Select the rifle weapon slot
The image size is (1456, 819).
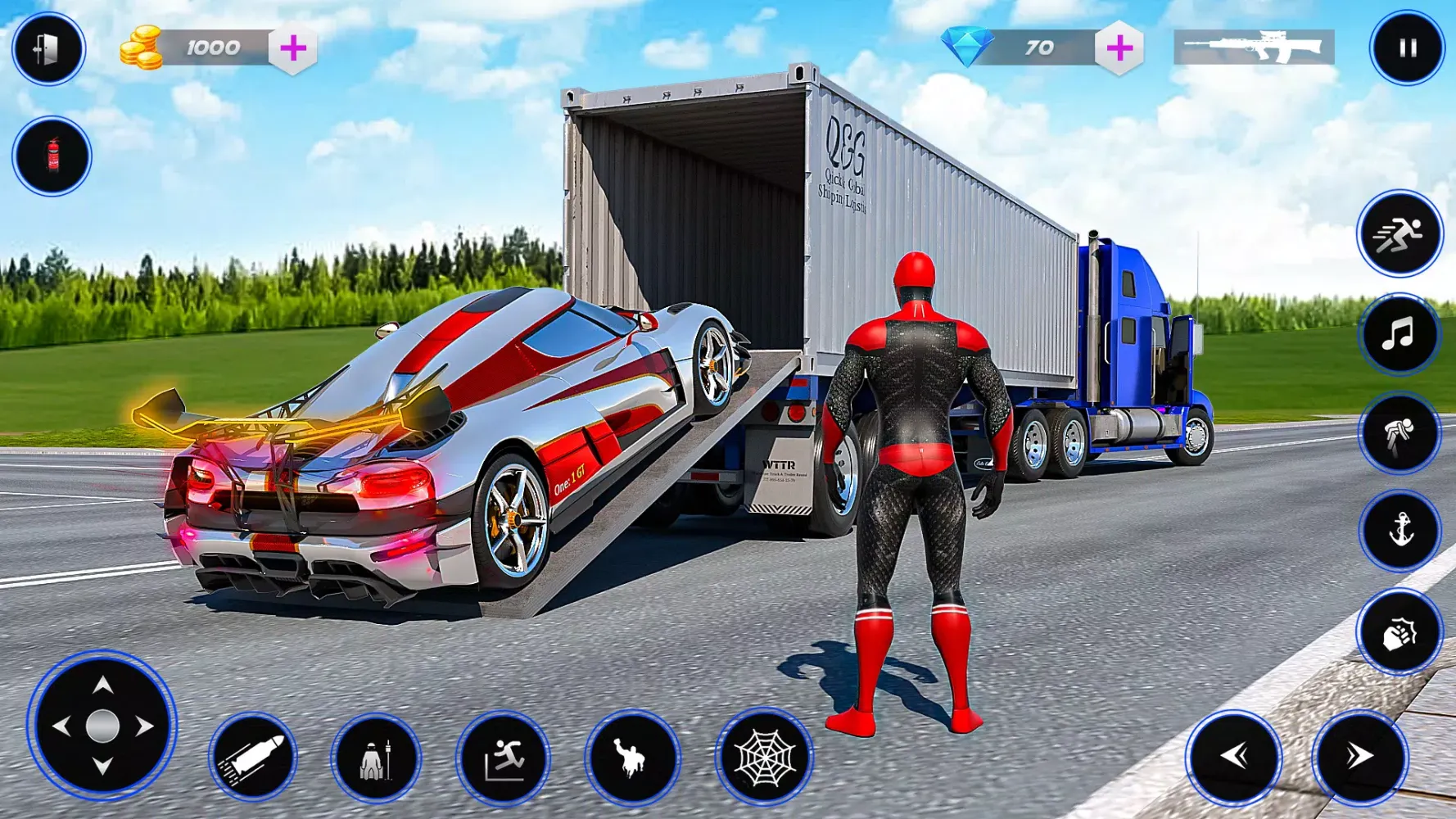pos(1254,48)
